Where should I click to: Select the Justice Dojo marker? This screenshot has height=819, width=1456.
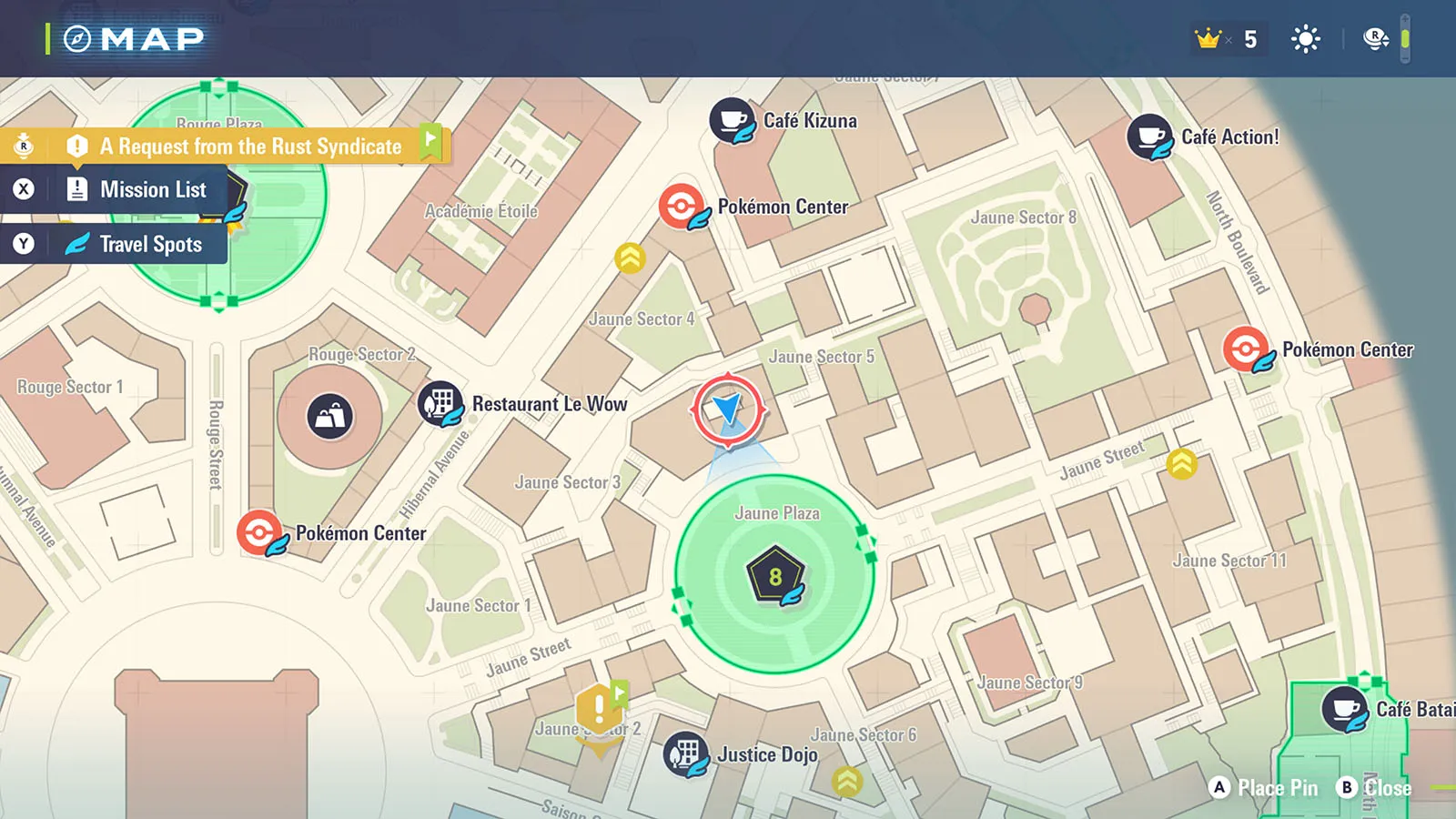685,754
